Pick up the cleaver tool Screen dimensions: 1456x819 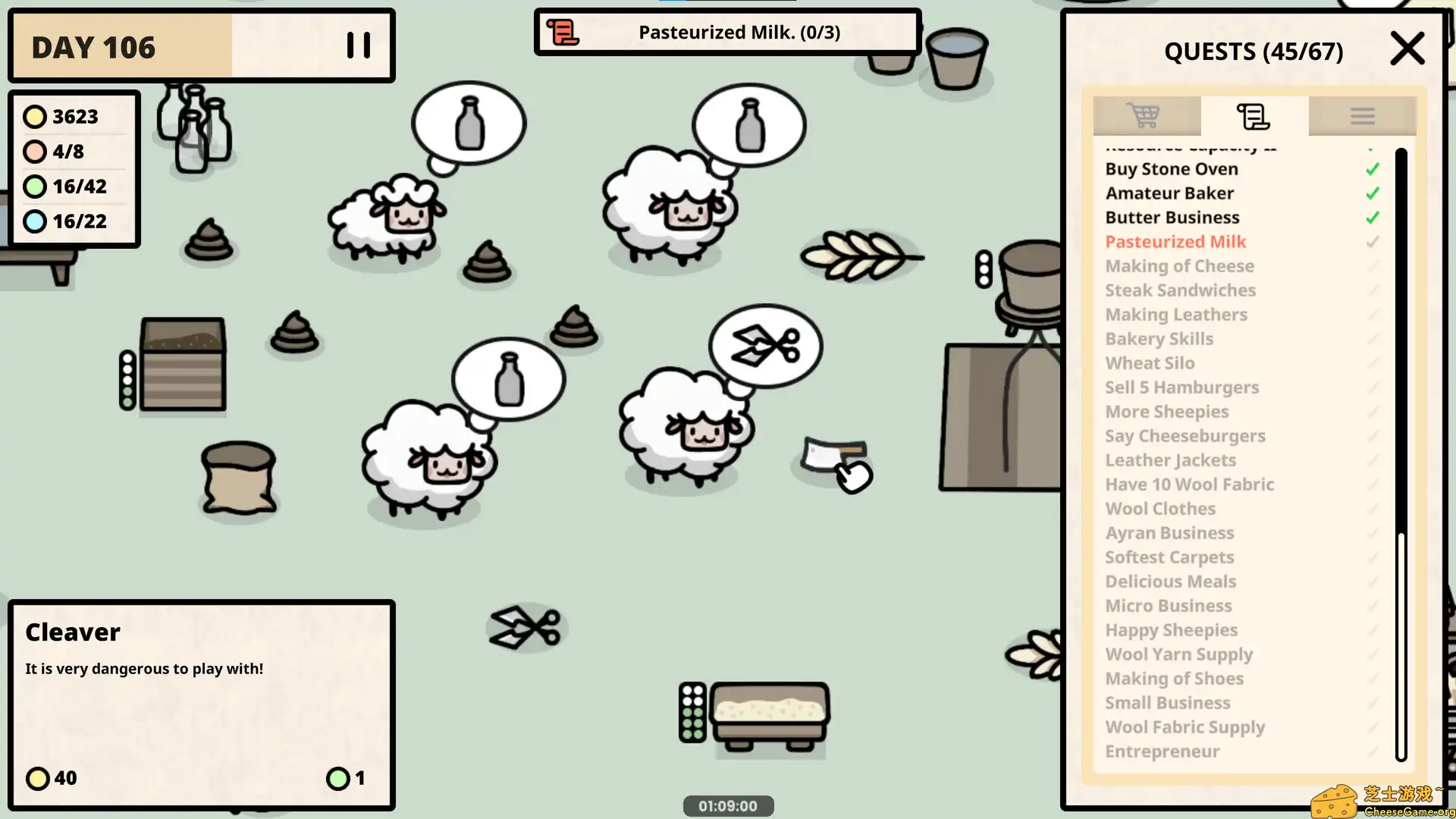(834, 455)
